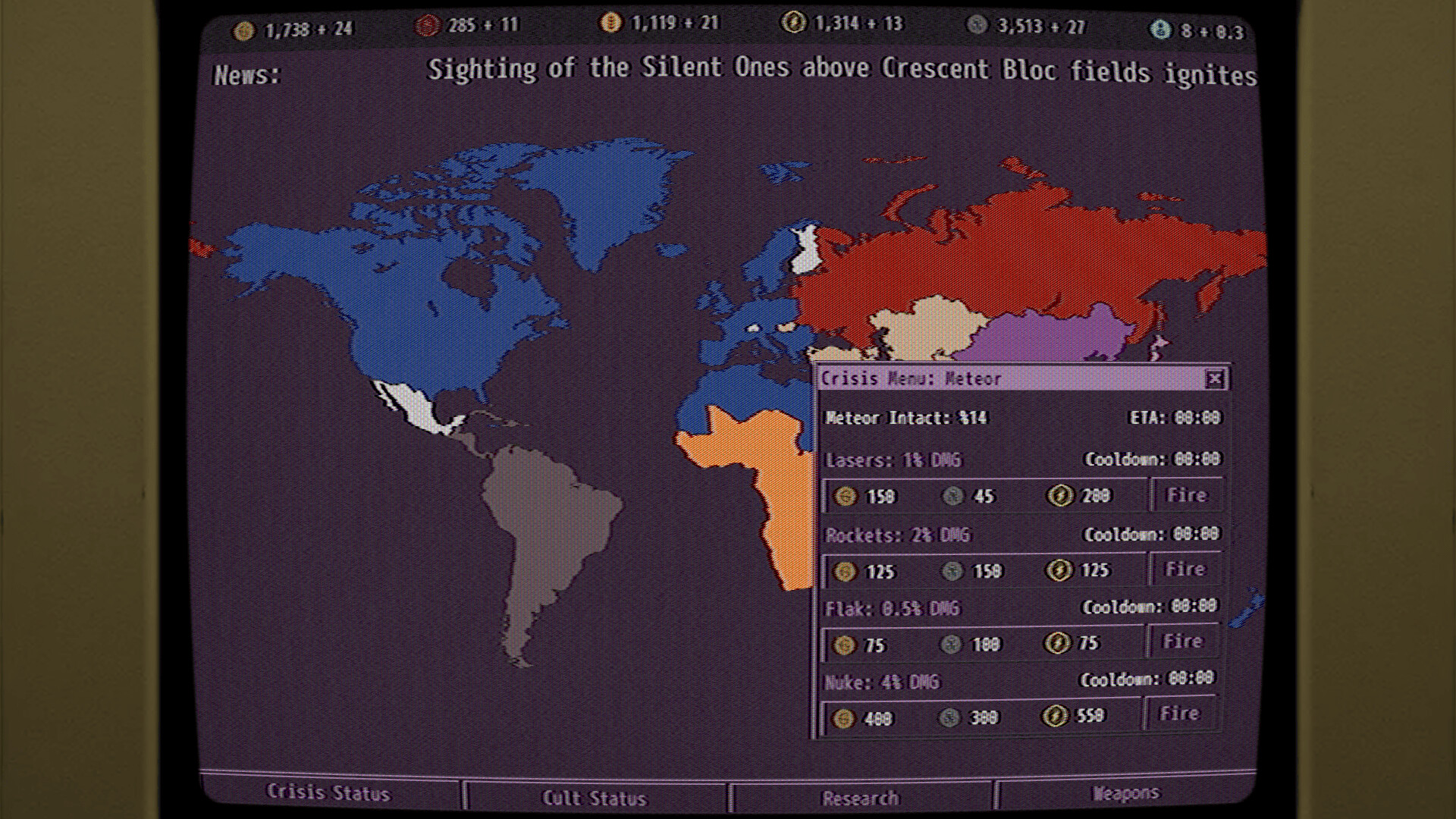Fire the Rockets at the meteor
Viewport: 1456px width, 819px height.
tap(1185, 569)
